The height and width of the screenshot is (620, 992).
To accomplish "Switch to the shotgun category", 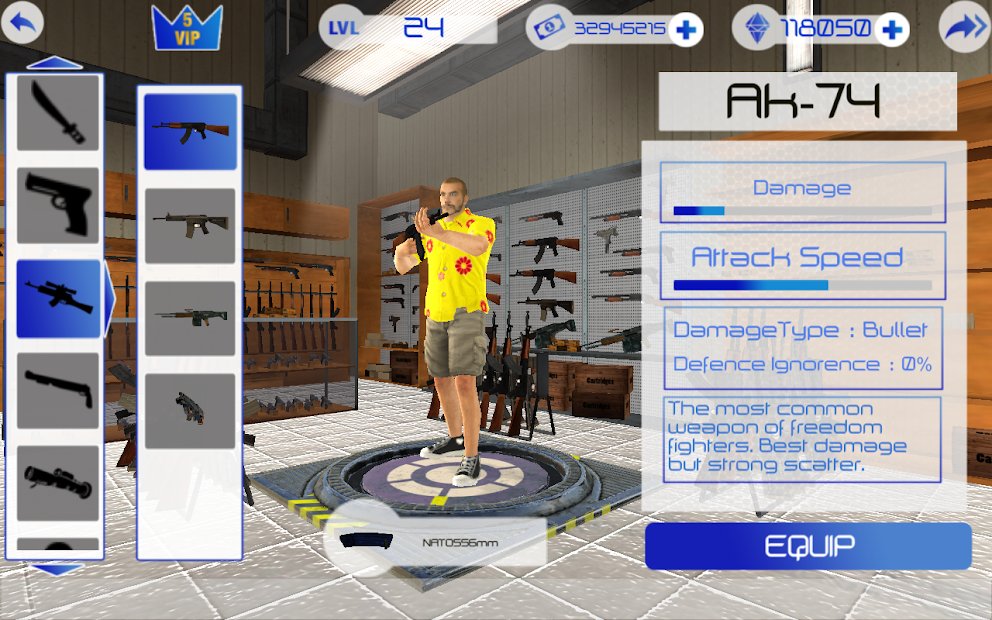I will pyautogui.click(x=58, y=391).
